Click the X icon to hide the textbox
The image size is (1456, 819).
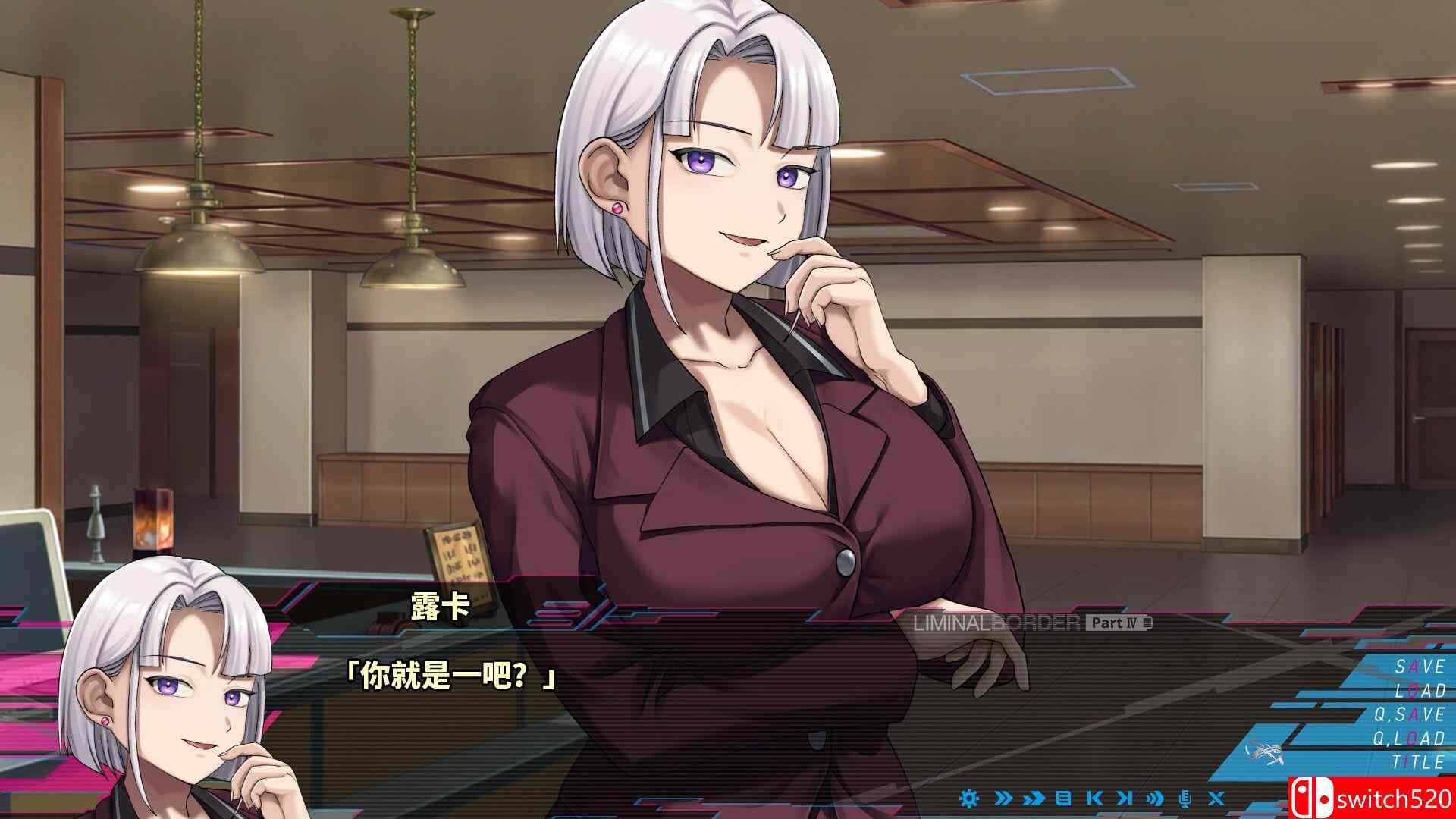pyautogui.click(x=1216, y=798)
